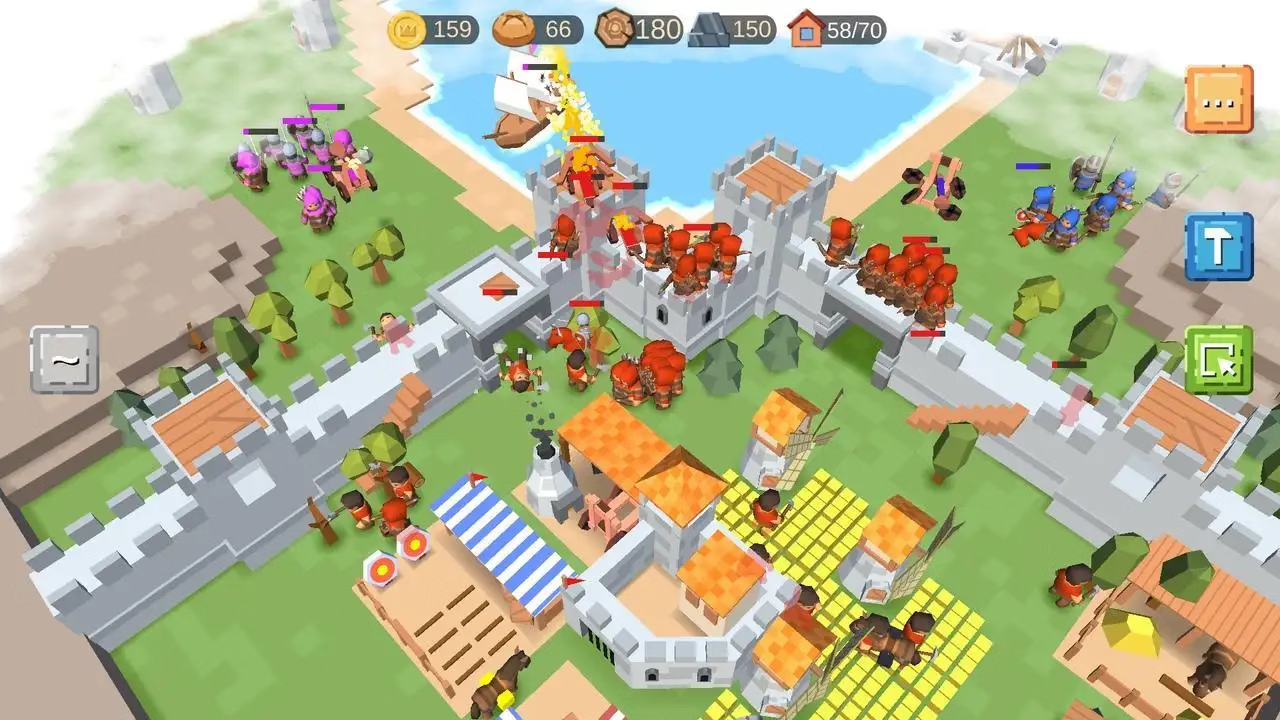Click the gray tilde console button

[64, 359]
